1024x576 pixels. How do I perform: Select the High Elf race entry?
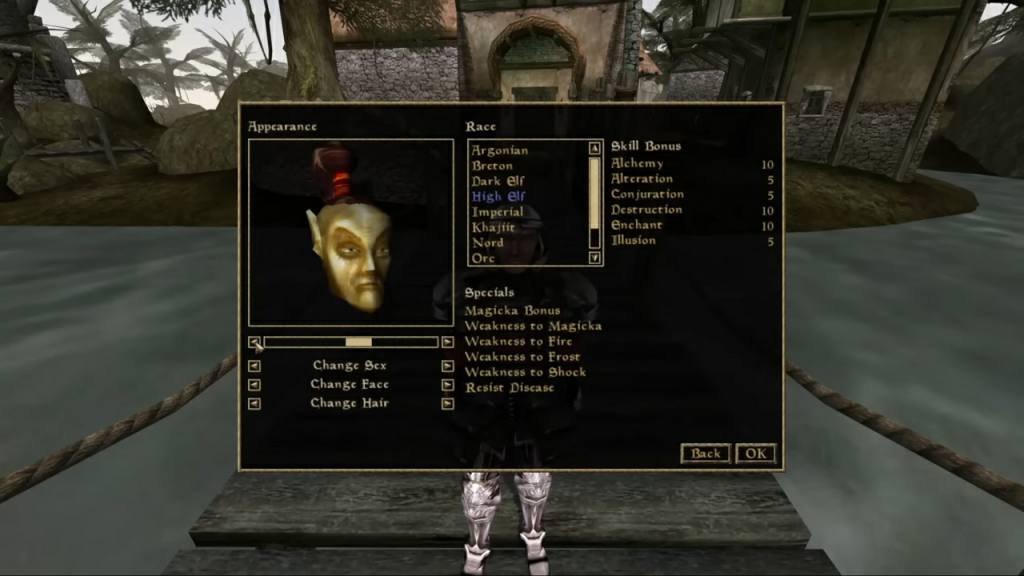498,197
